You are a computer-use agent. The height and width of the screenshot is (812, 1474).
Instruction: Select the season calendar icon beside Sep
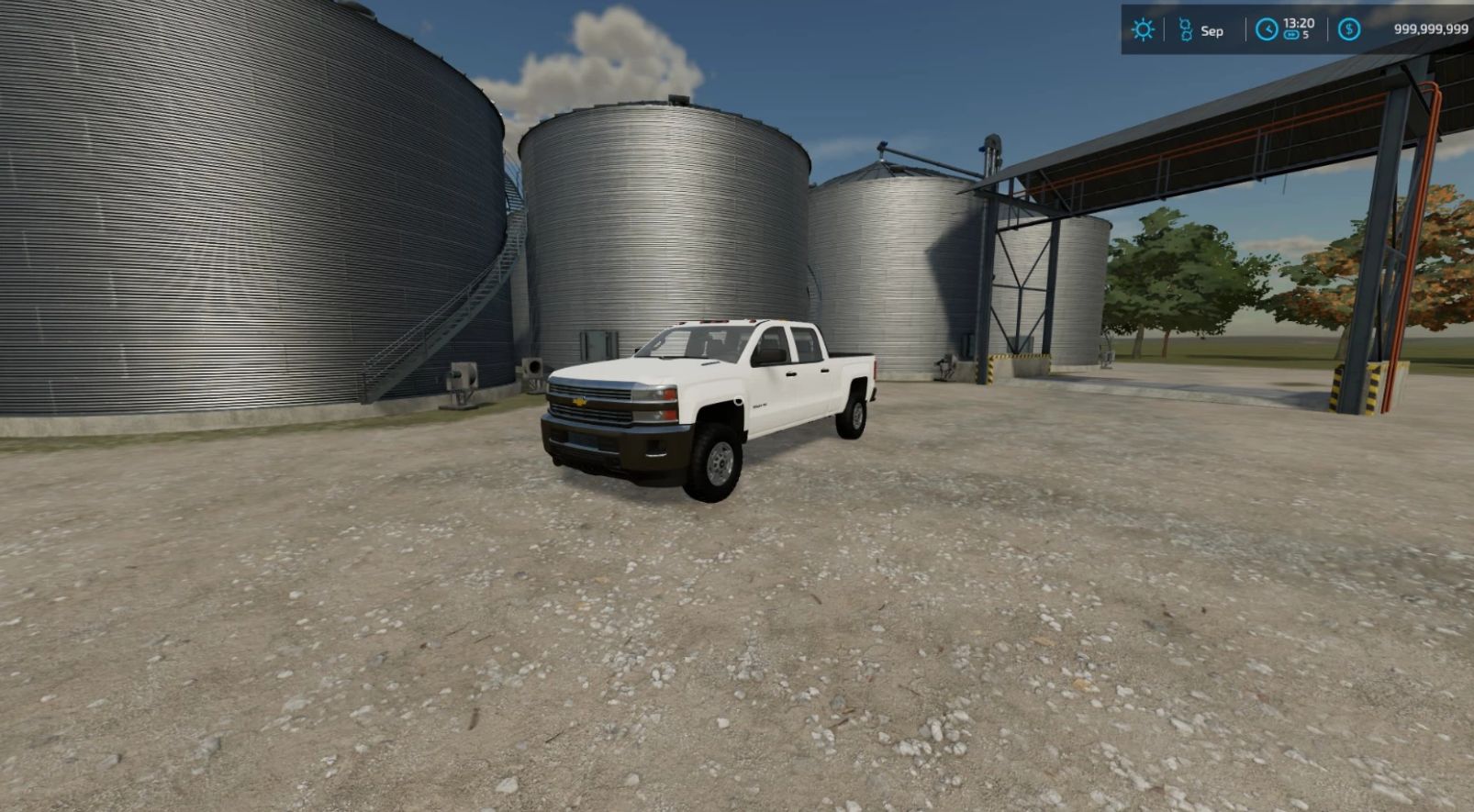(1186, 30)
